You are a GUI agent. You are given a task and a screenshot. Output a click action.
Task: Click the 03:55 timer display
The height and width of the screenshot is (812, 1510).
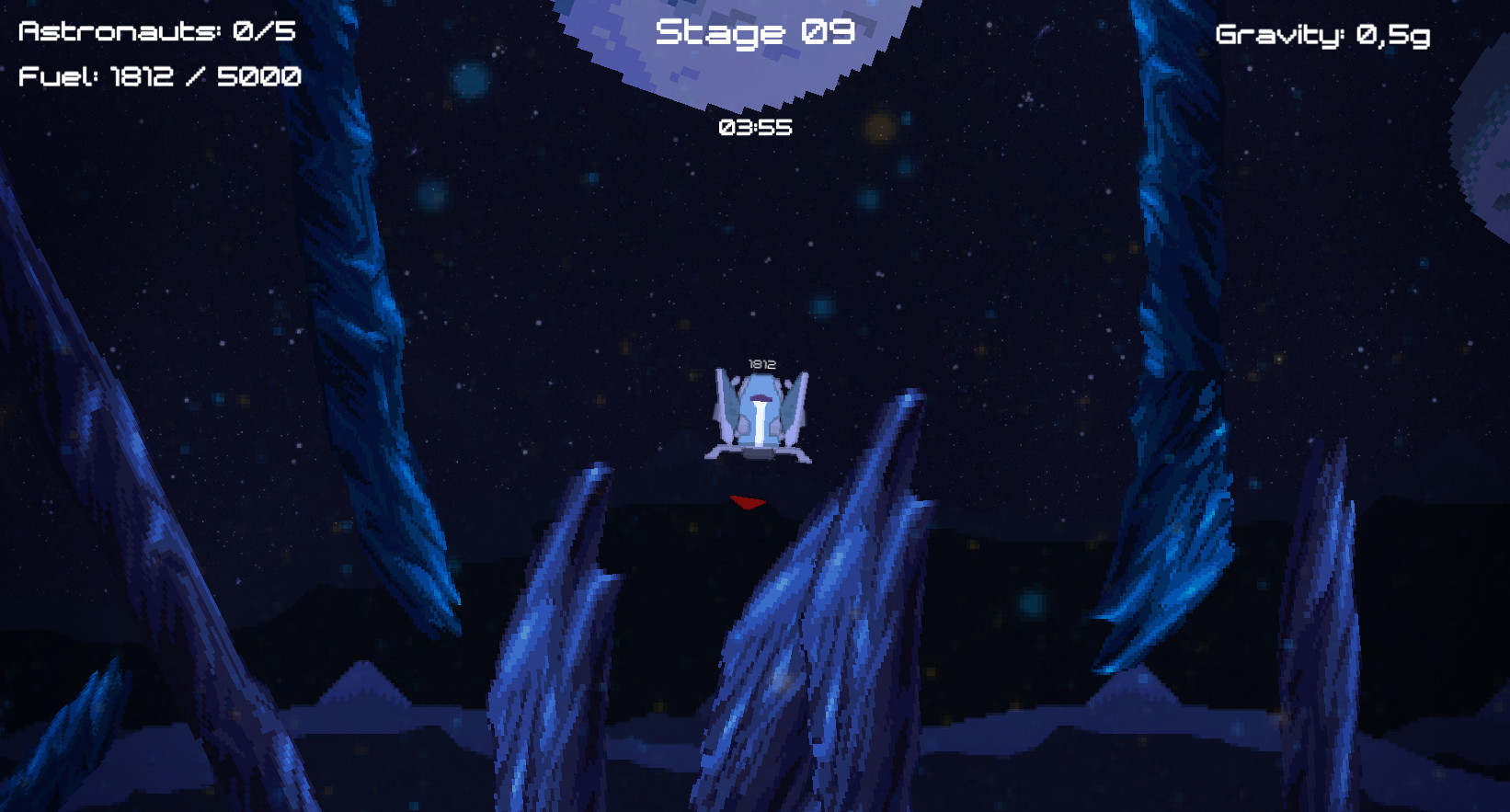[x=754, y=129]
